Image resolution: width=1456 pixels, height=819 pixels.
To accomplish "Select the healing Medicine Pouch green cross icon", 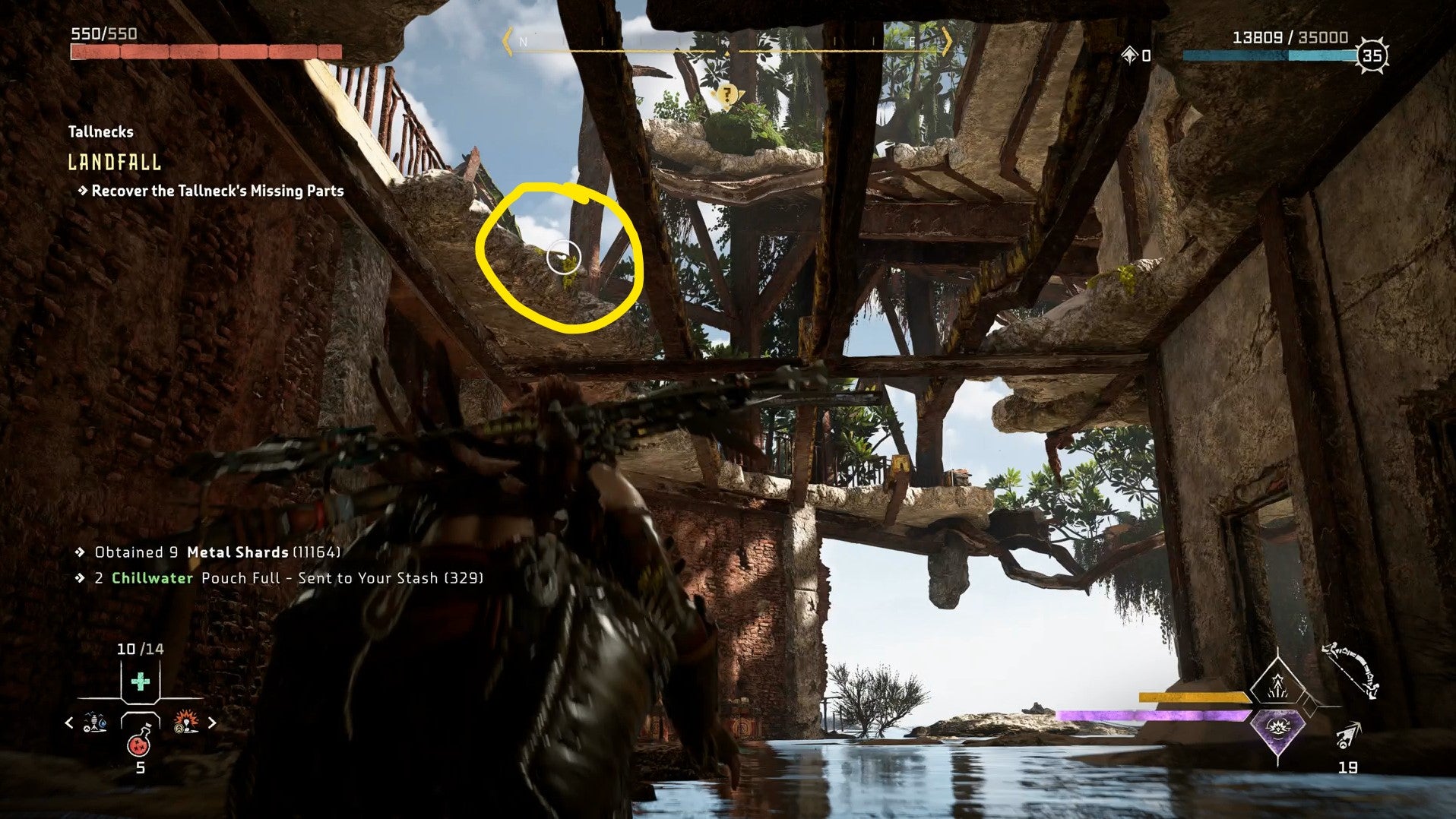I will pyautogui.click(x=138, y=681).
